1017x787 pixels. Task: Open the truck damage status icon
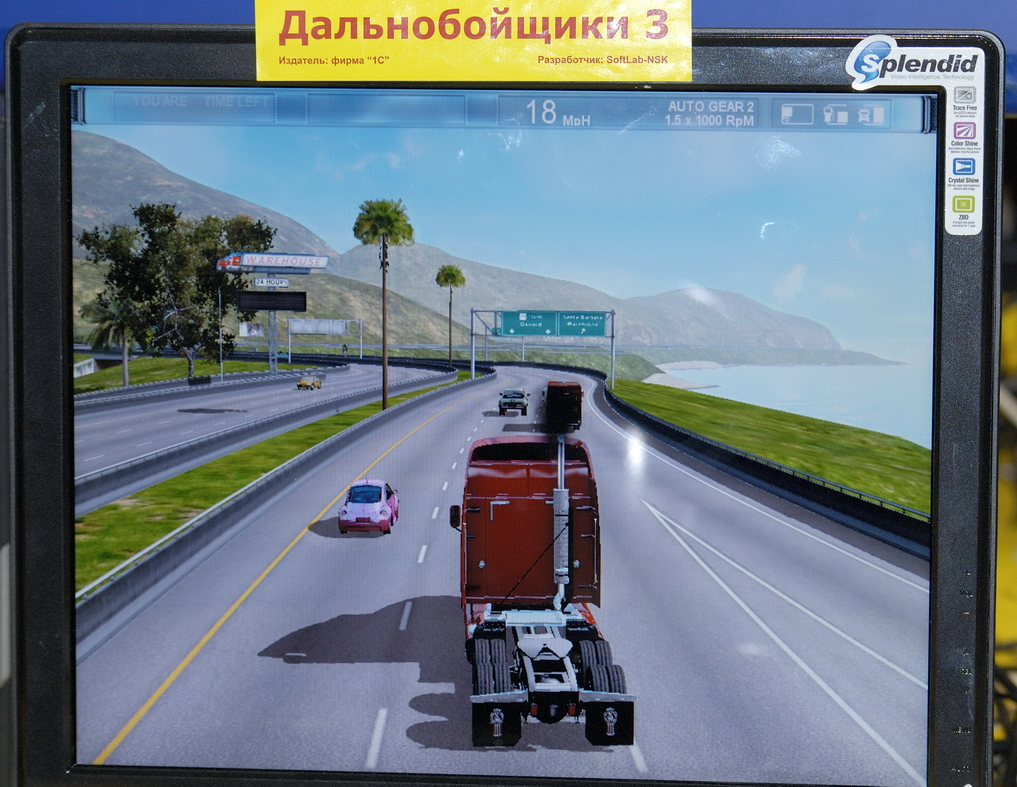coord(871,114)
